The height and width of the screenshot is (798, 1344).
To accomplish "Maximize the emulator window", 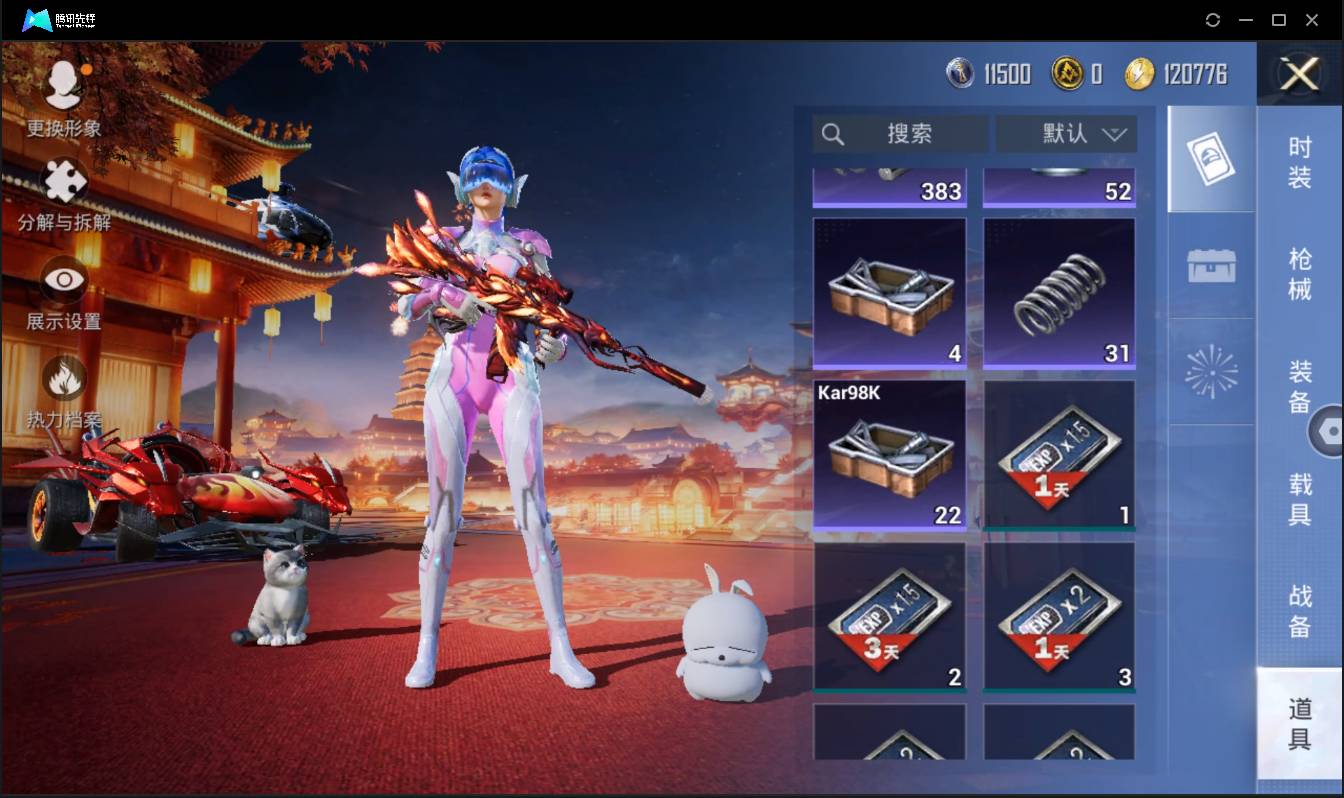I will pyautogui.click(x=1278, y=20).
